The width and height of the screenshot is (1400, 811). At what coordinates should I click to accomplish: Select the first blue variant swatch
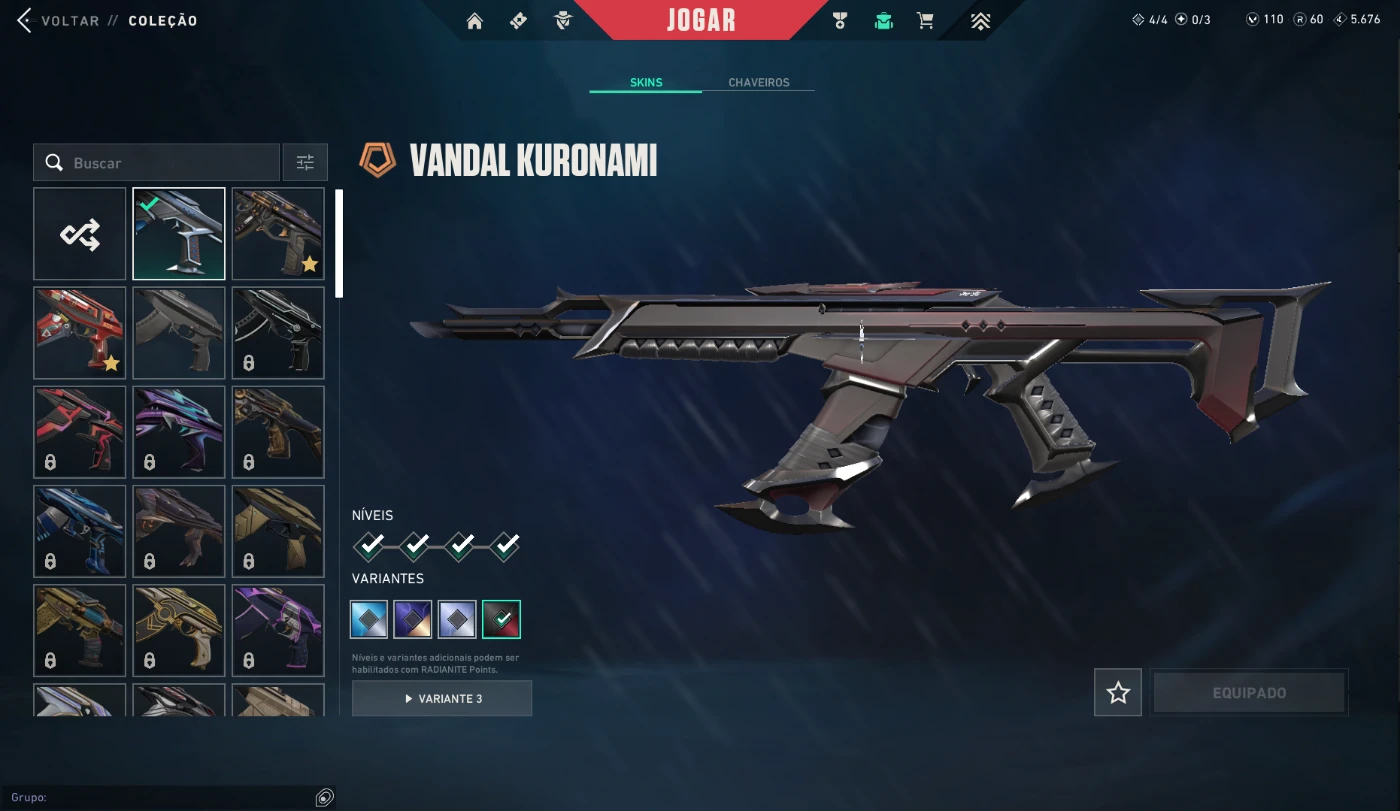369,619
